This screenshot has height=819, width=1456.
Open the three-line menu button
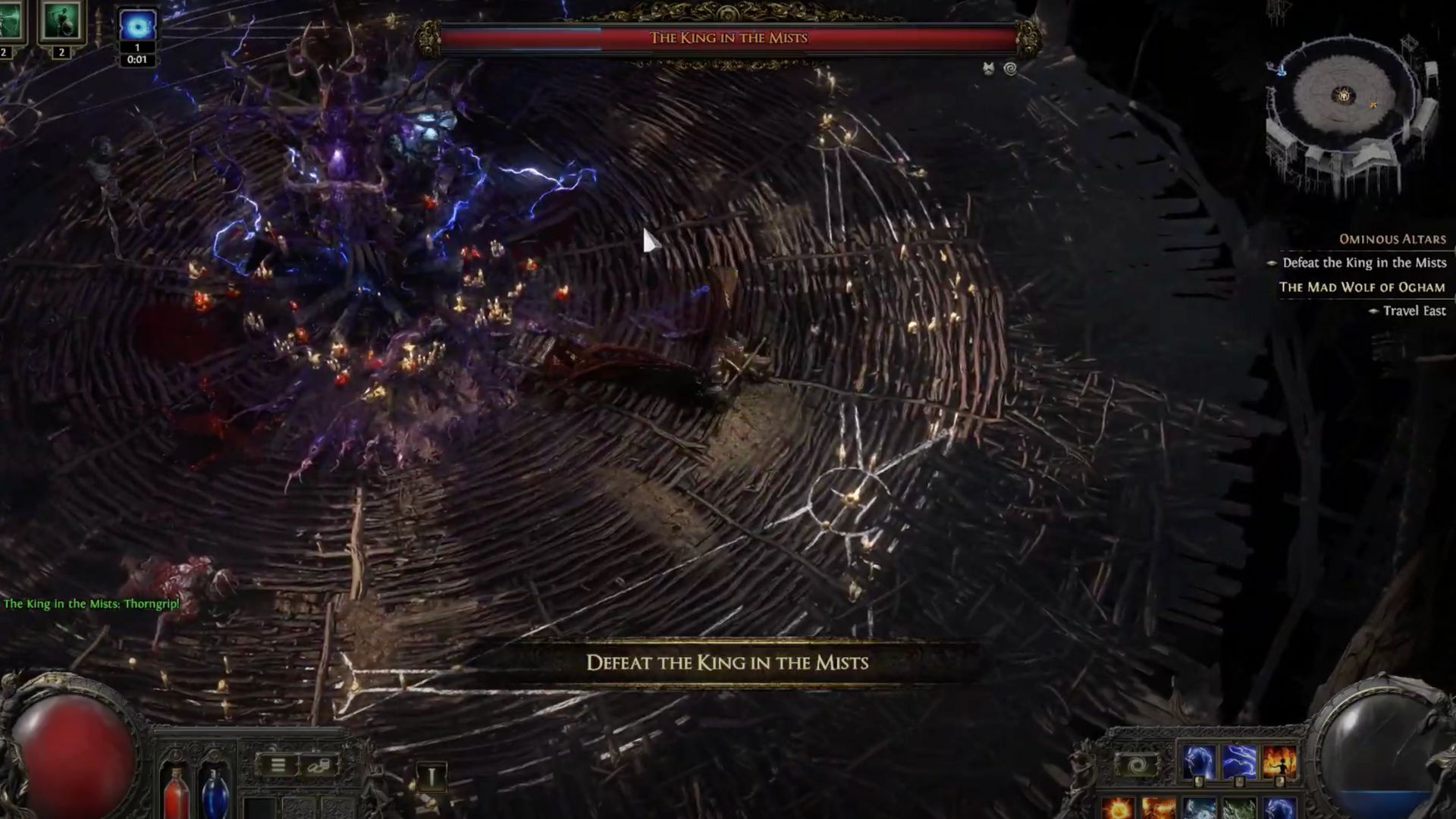[278, 765]
